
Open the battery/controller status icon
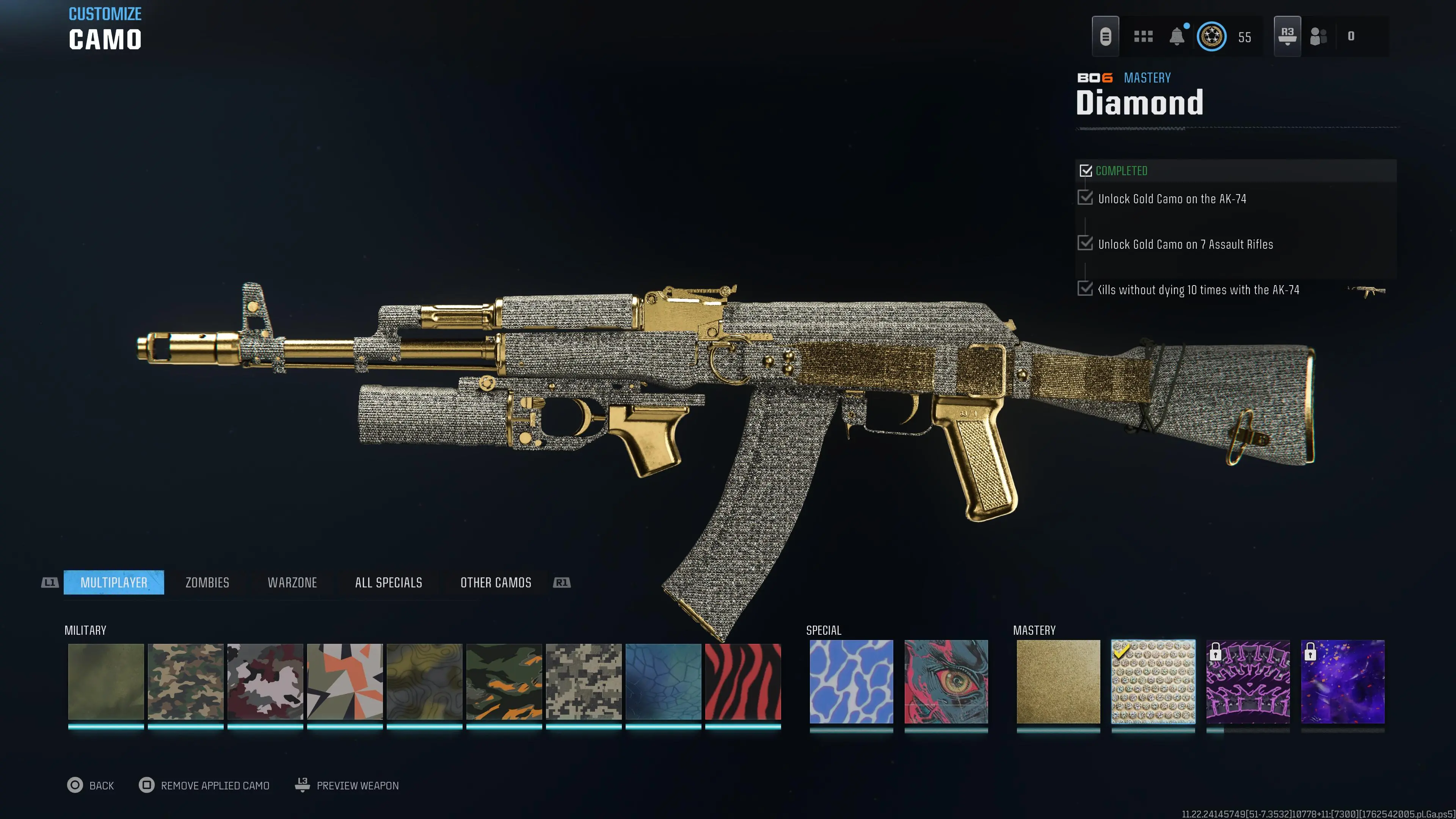[x=1106, y=36]
